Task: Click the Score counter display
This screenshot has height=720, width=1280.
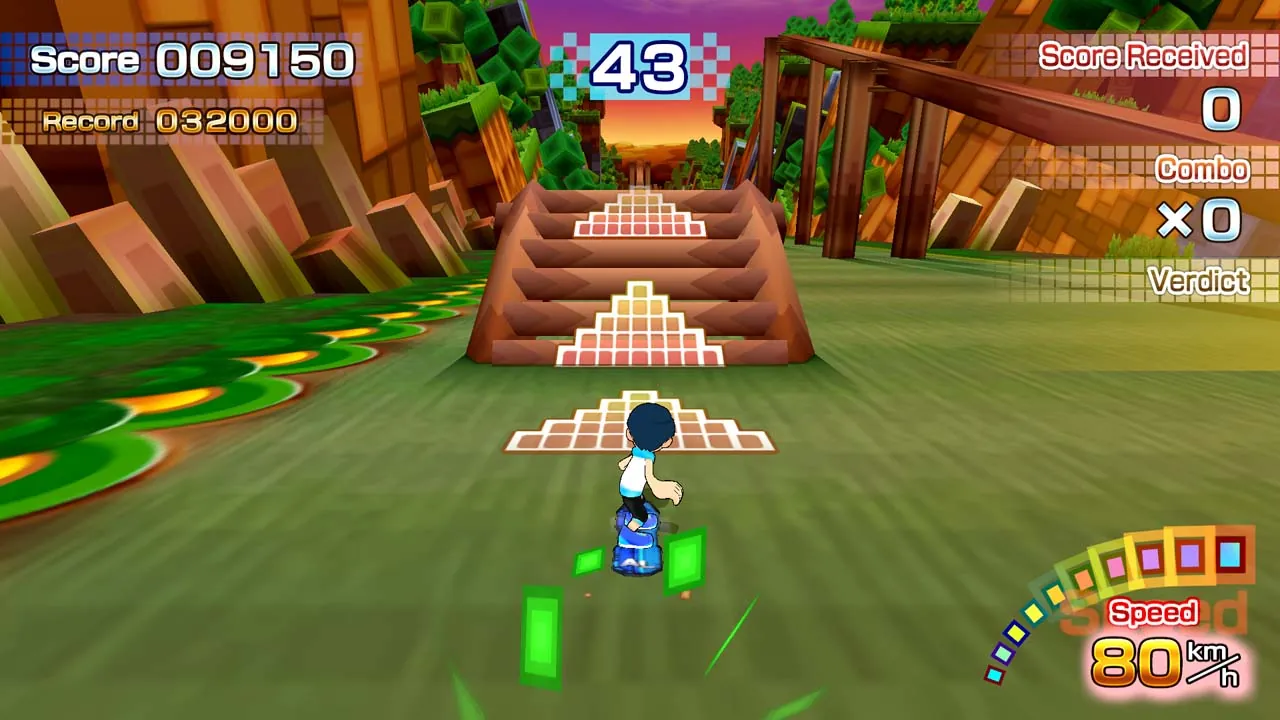Action: click(x=190, y=60)
